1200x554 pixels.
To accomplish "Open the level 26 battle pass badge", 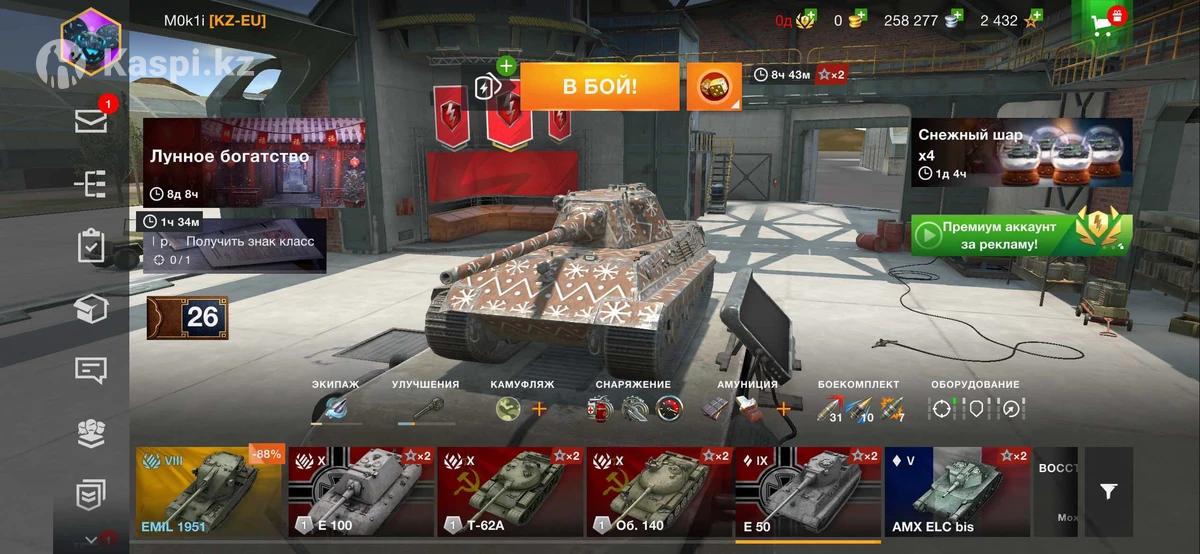I will (x=188, y=317).
